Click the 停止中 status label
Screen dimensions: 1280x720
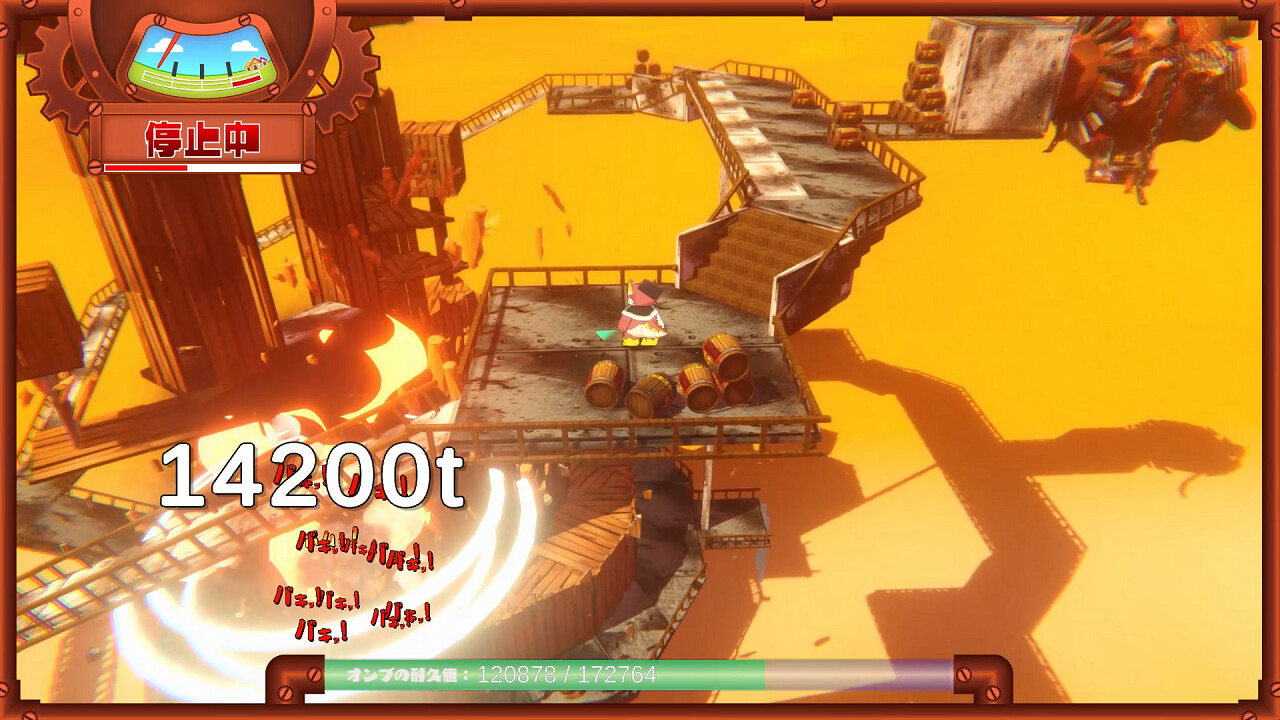click(200, 138)
